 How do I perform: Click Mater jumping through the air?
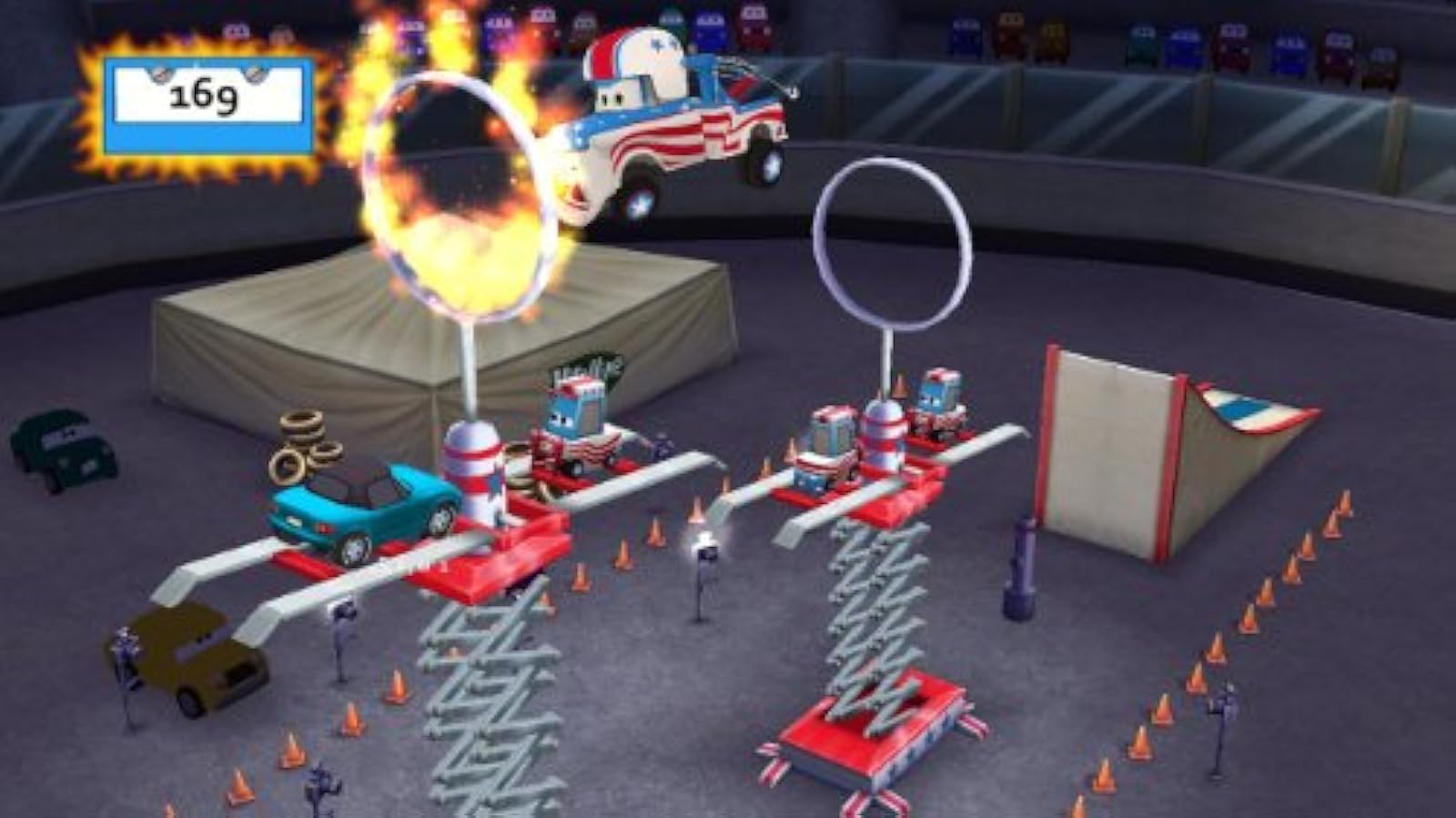click(673, 118)
